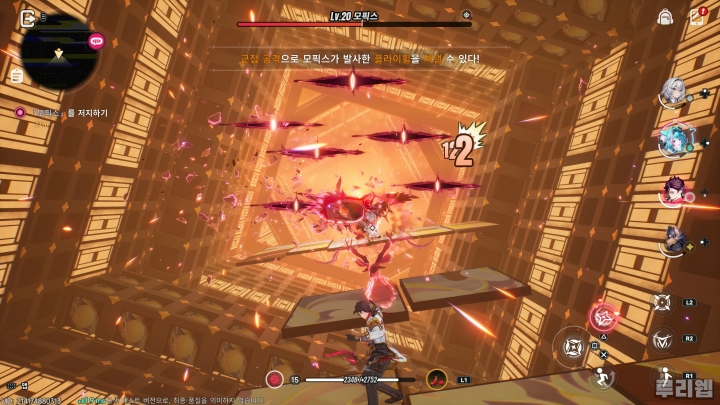Trigger the dodge running-figure button
720x405 pixels.
(603, 376)
